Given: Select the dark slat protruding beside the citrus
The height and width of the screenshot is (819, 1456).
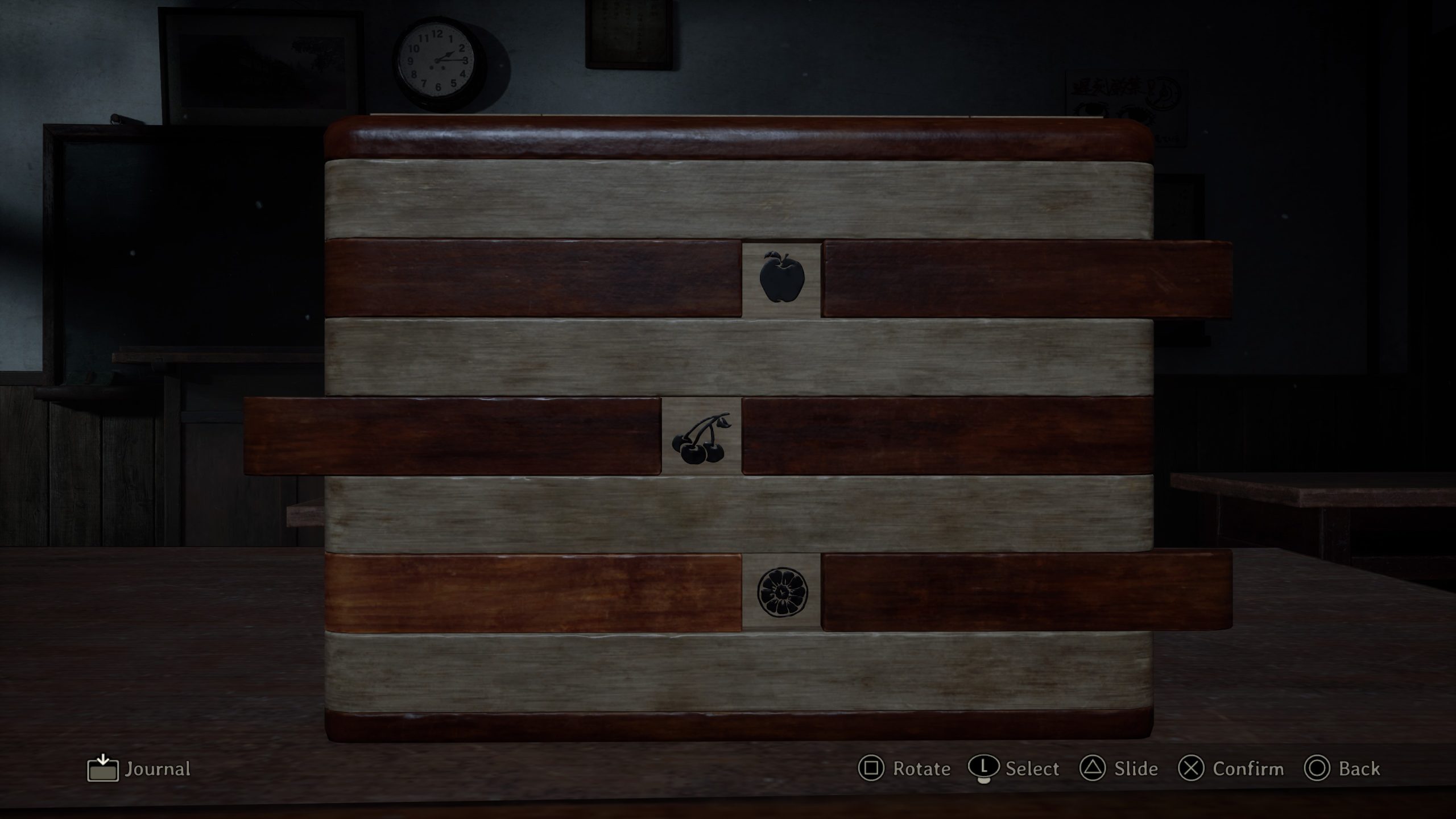Looking at the screenshot, I should coord(1027,592).
